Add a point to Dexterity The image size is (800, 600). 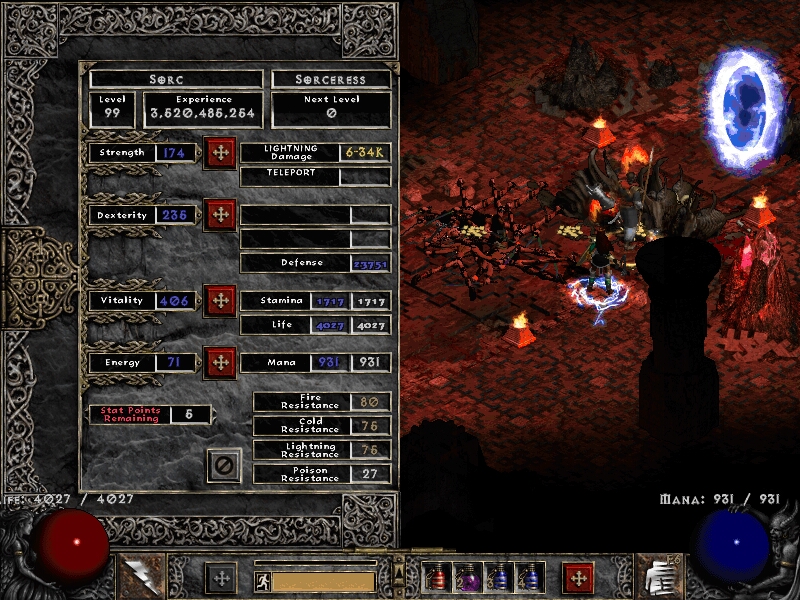click(220, 215)
